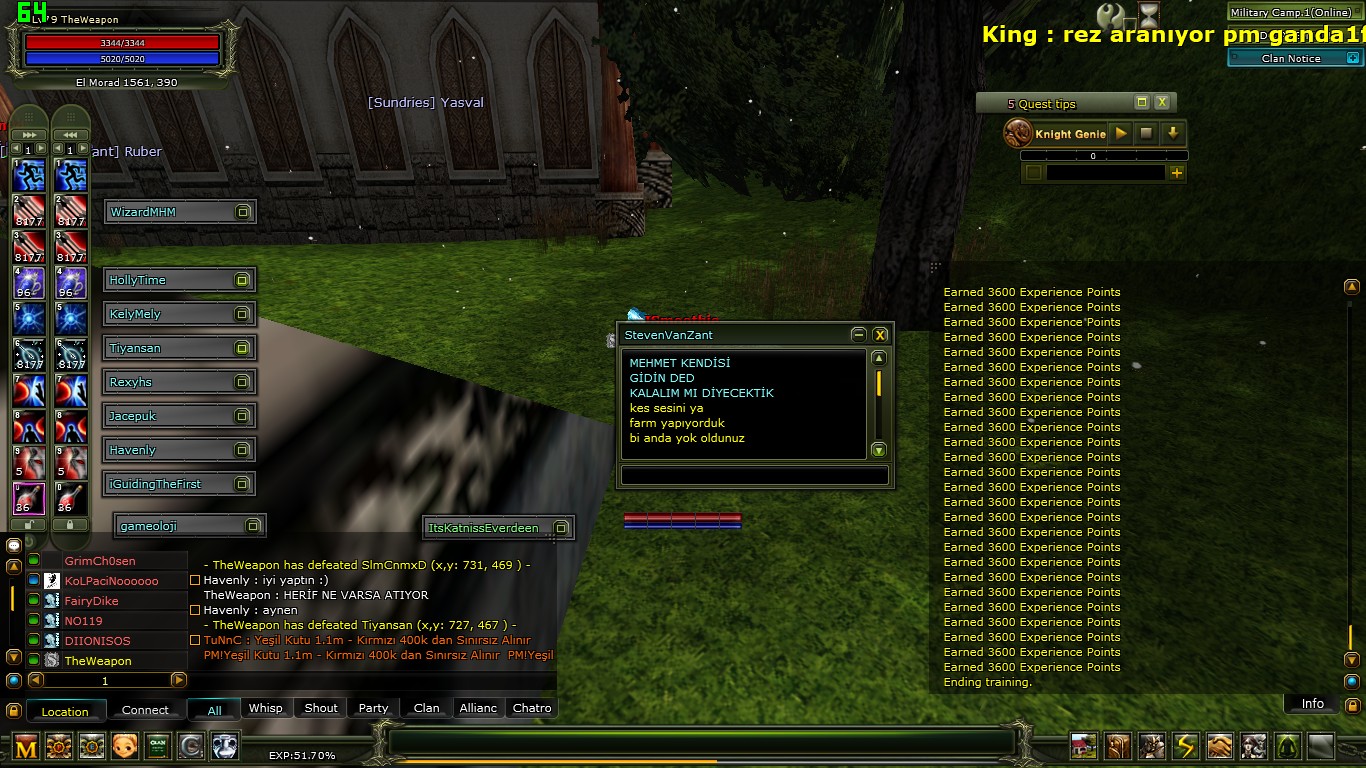Stop the Knight Genie
The width and height of the screenshot is (1366, 768).
tap(1147, 133)
